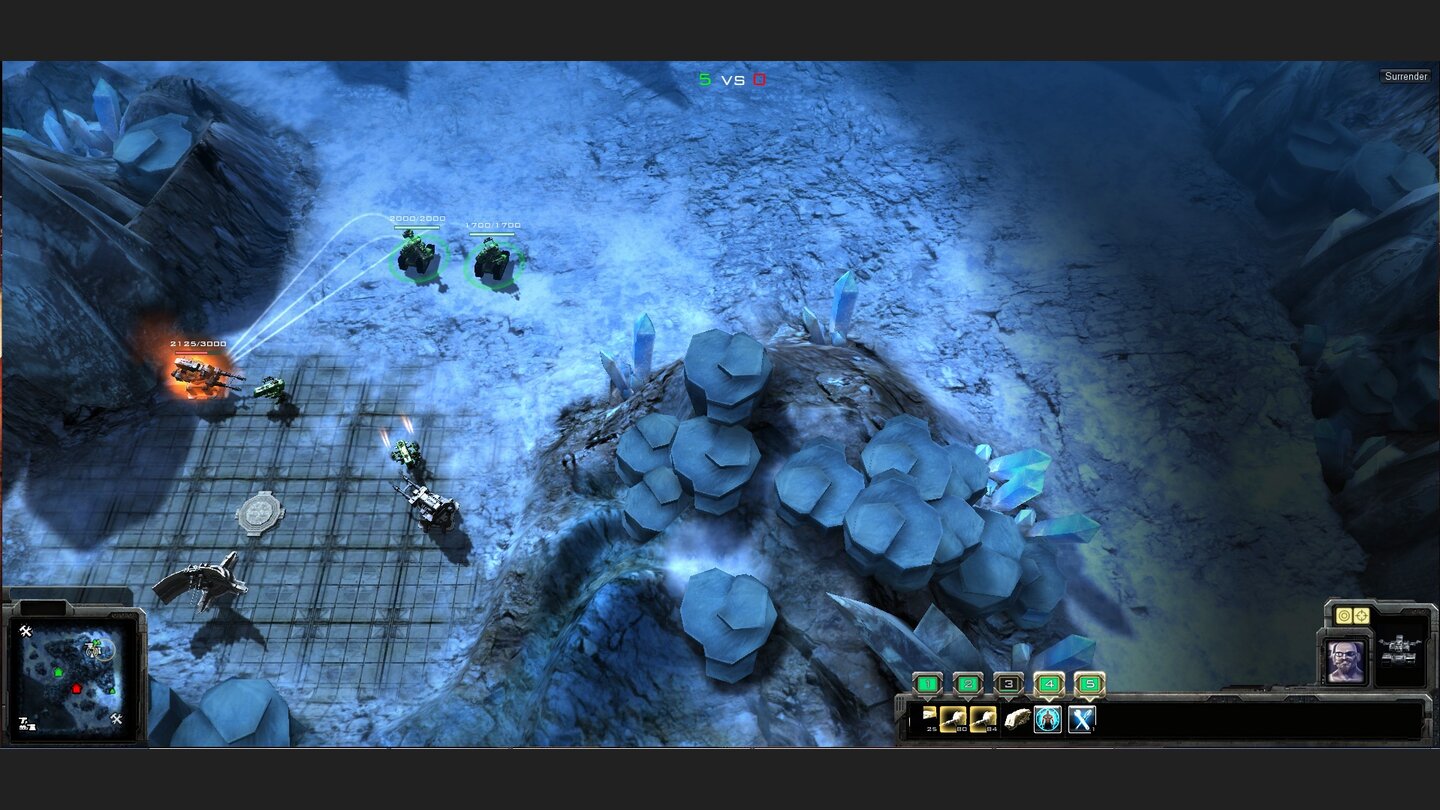Select the tank preview thumbnail beside the commander portrait

[x=1399, y=650]
